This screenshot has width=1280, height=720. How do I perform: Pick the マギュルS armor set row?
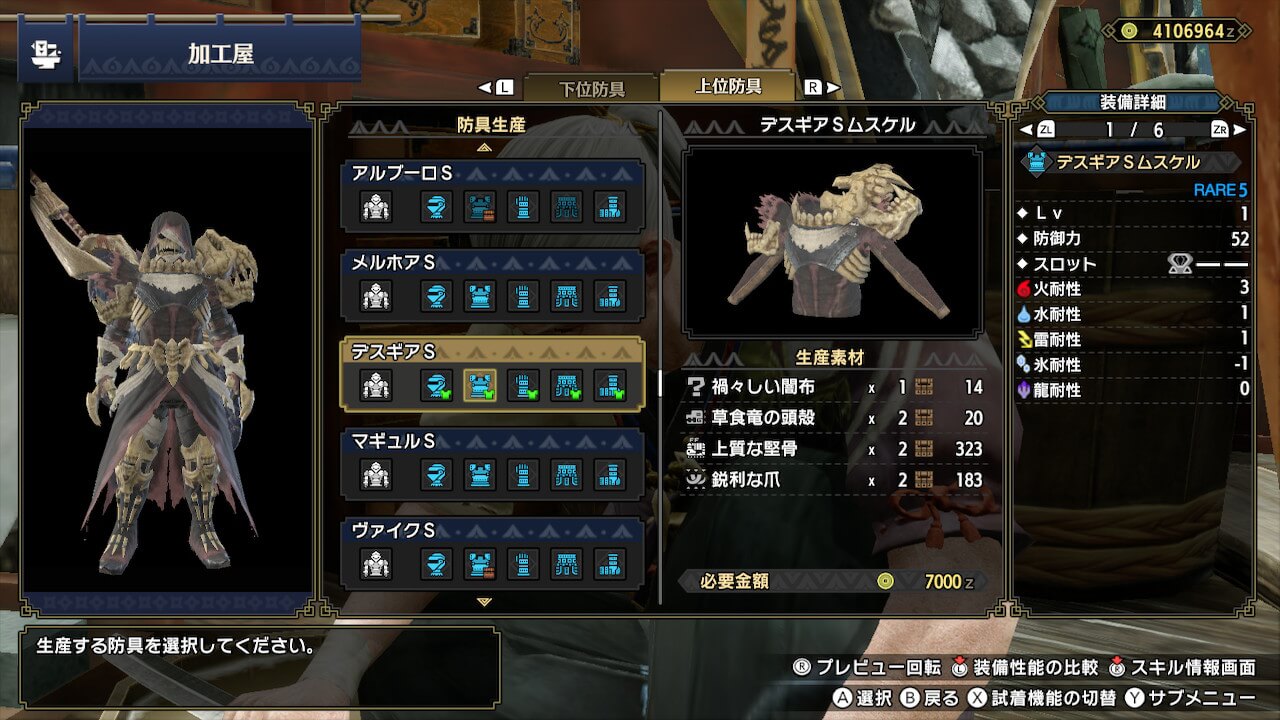coord(491,462)
